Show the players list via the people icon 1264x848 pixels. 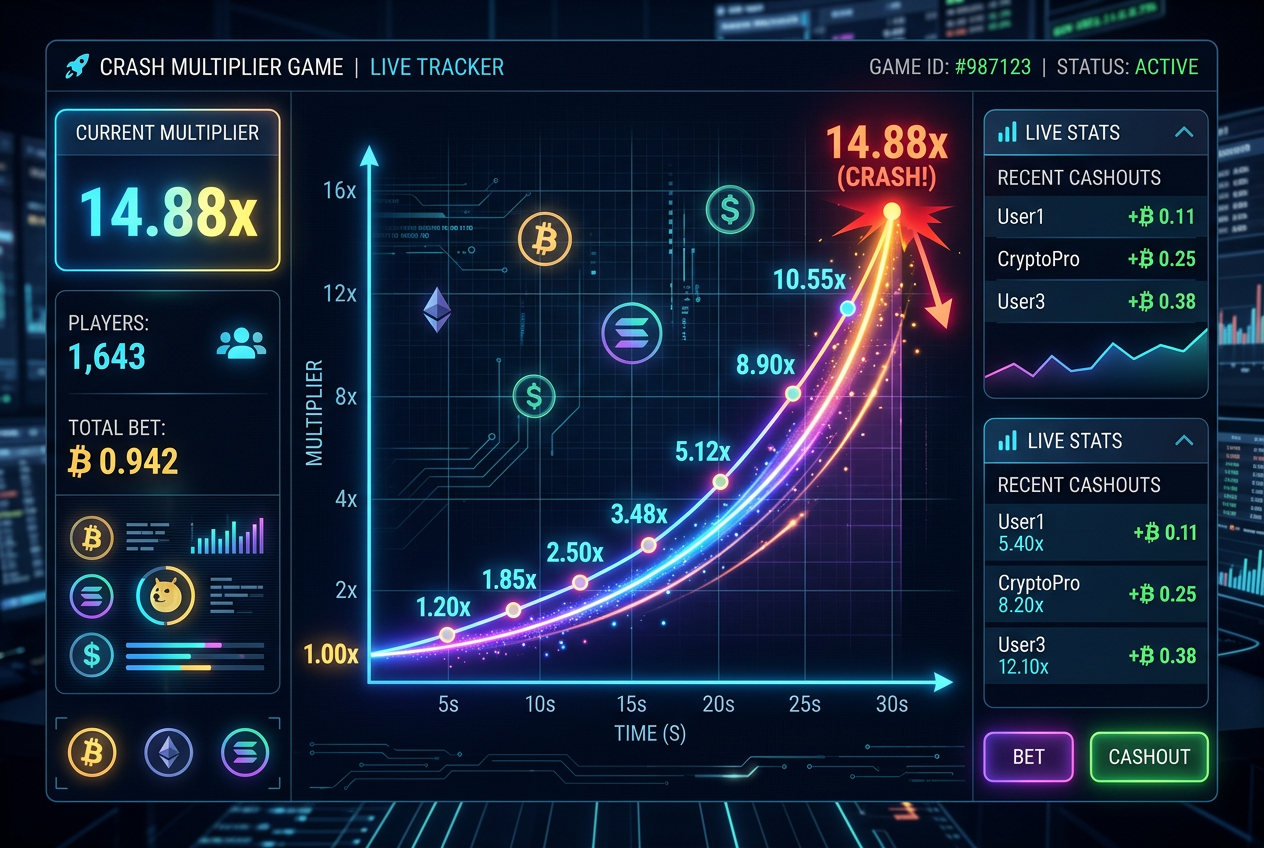coord(241,344)
